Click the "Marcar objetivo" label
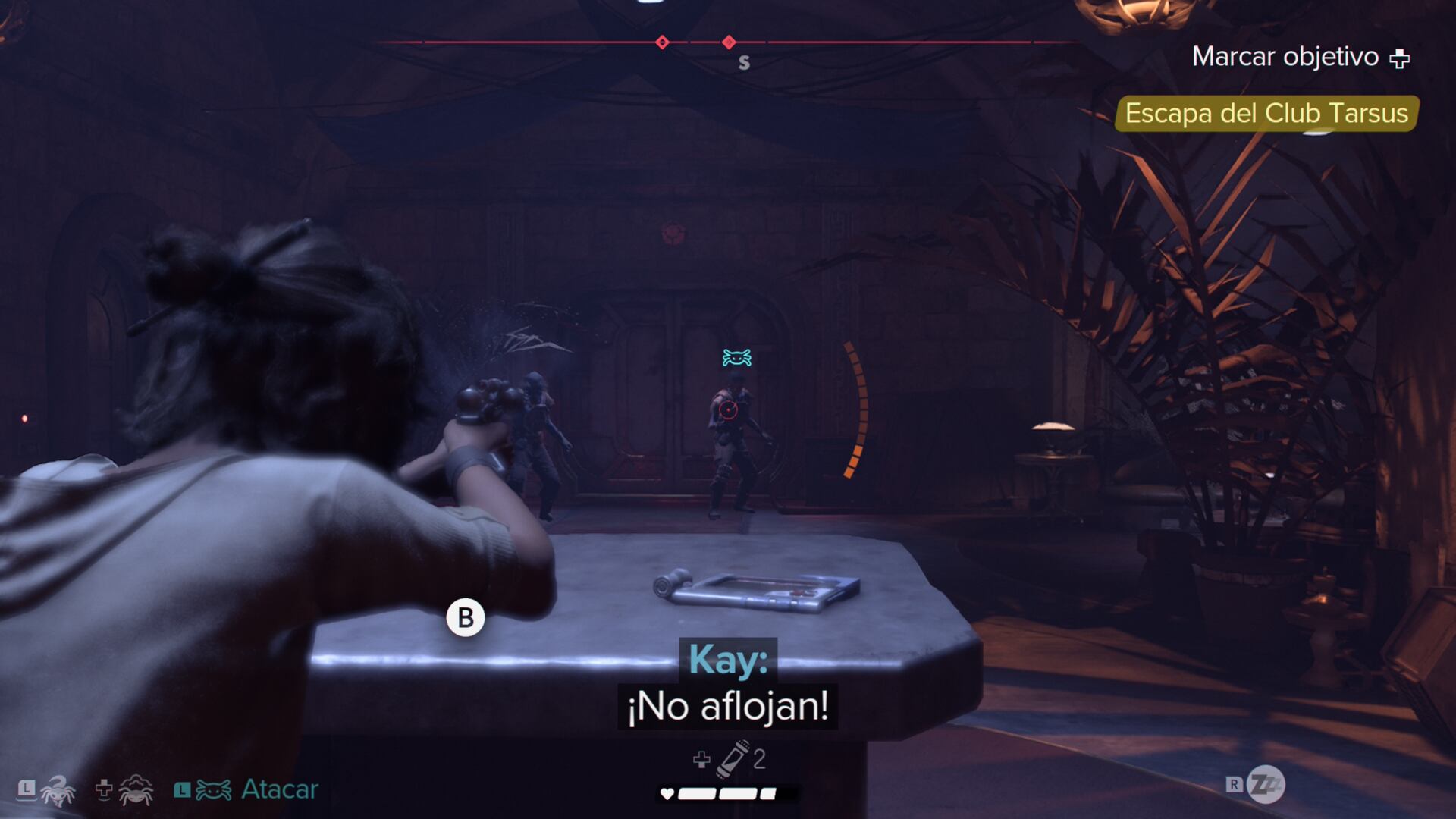This screenshot has height=819, width=1456. (1285, 57)
